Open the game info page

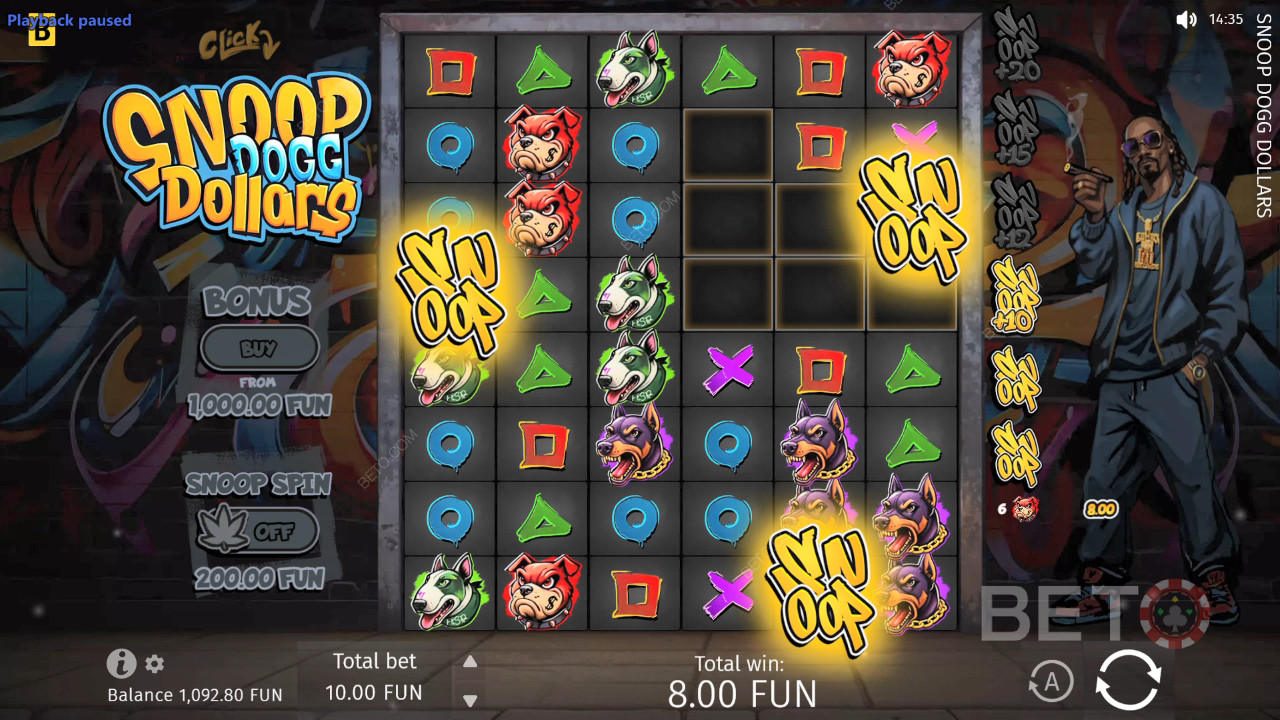[x=121, y=663]
